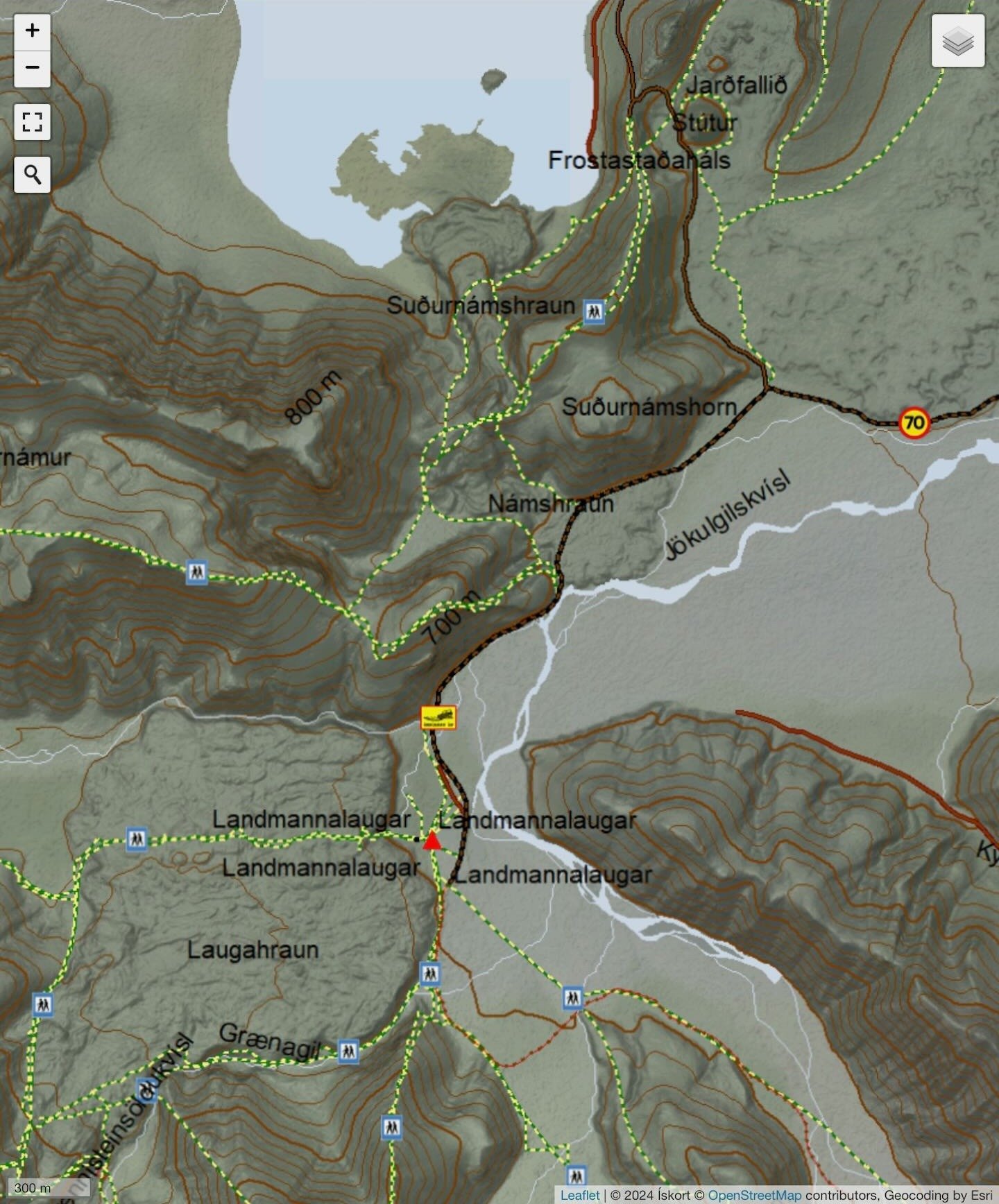999x1204 pixels.
Task: Select the red triangle marker at Landmannalaugar
Action: point(432,841)
